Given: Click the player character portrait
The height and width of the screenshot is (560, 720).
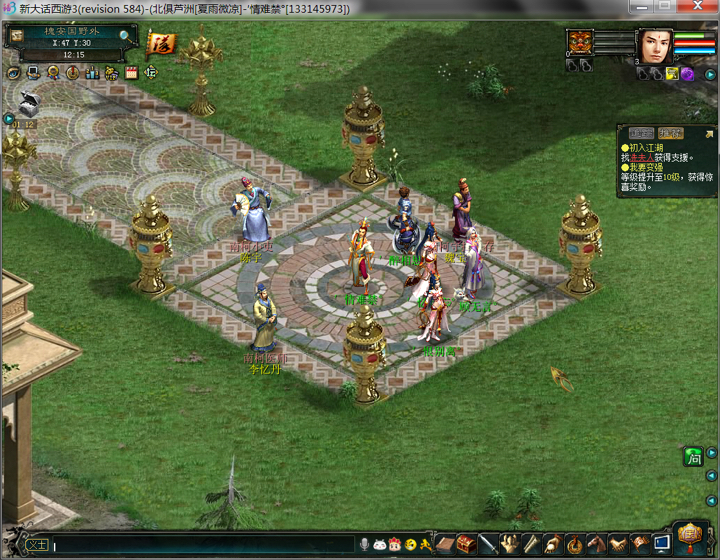Looking at the screenshot, I should pyautogui.click(x=654, y=46).
